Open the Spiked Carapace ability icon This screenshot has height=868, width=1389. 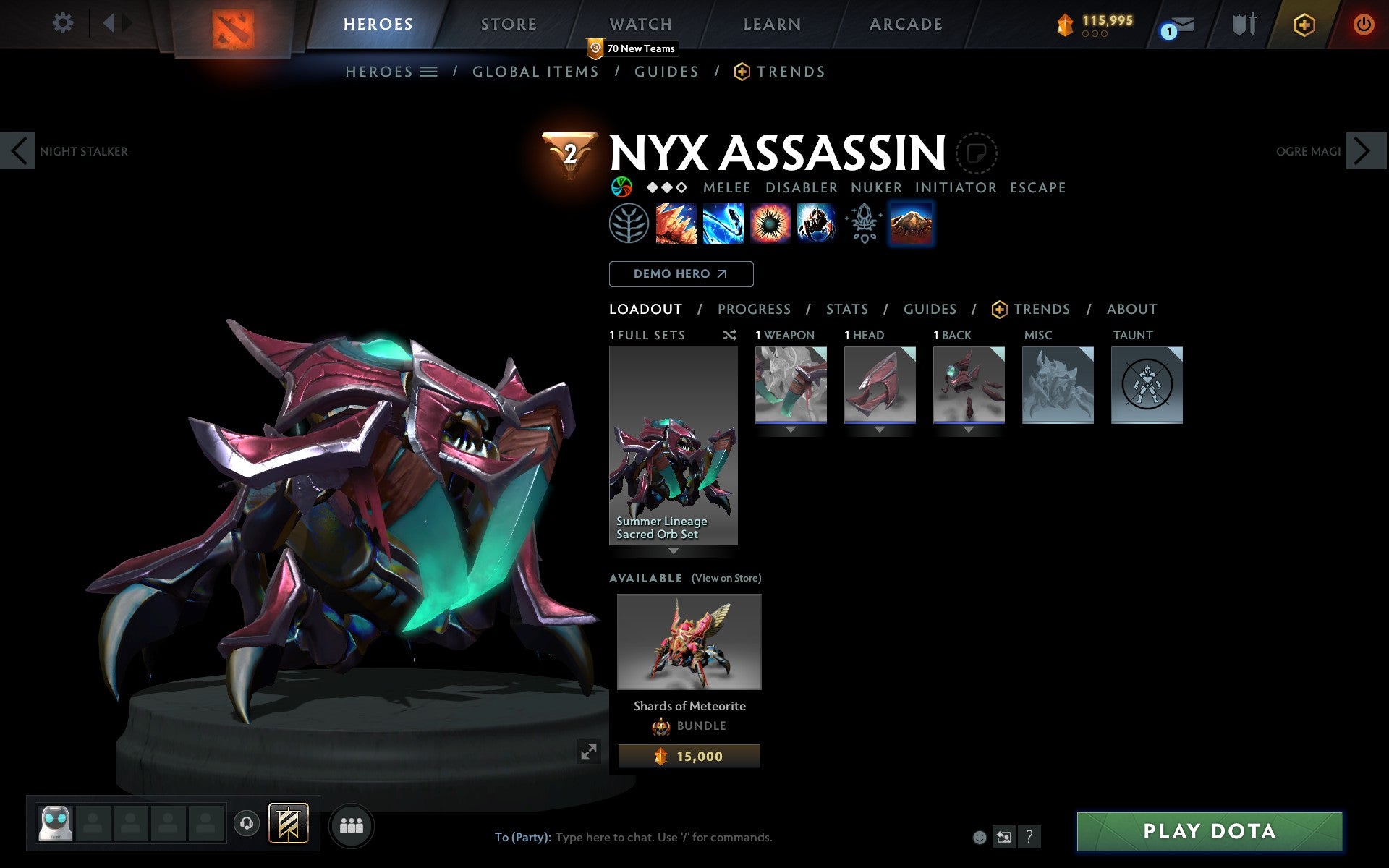pos(772,224)
